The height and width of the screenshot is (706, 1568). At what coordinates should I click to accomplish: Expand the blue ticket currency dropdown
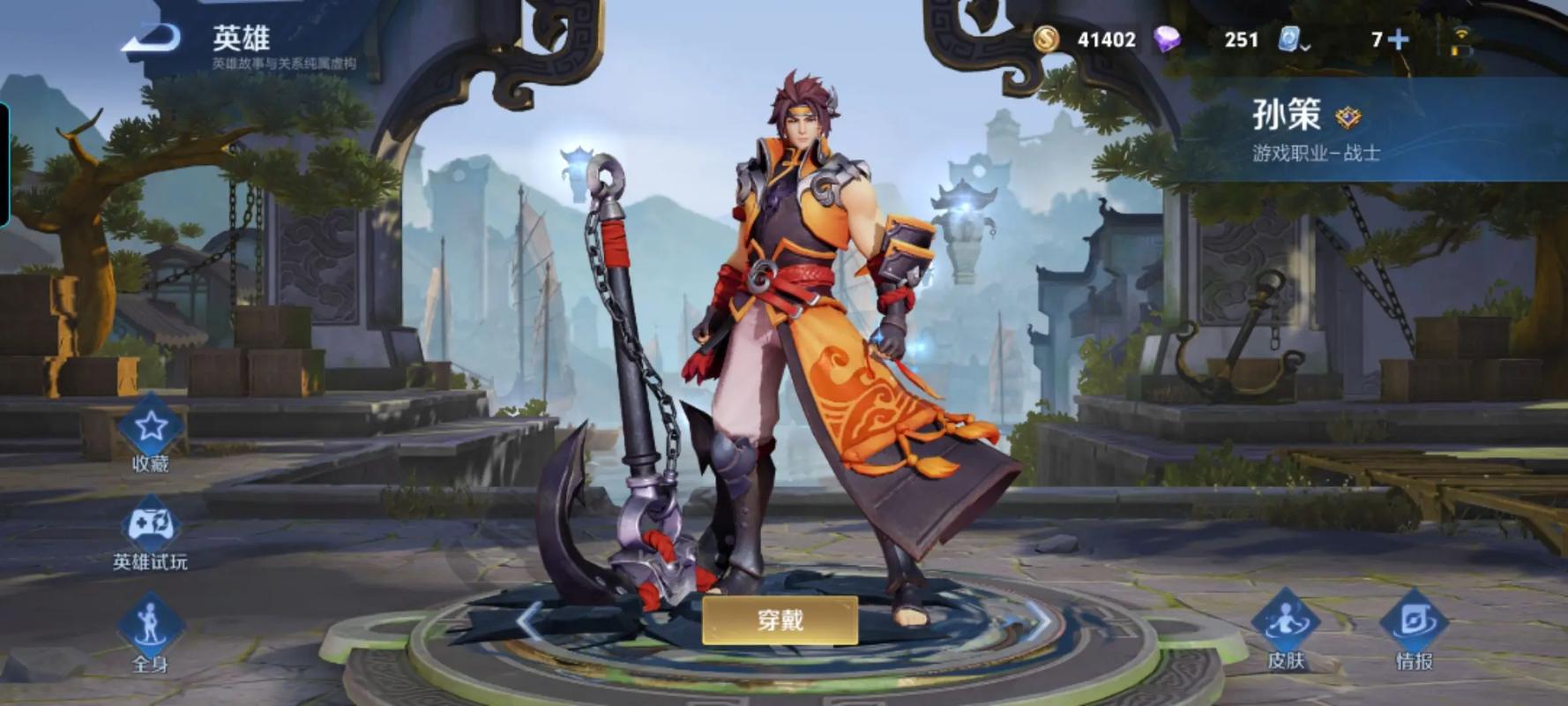pos(1294,40)
